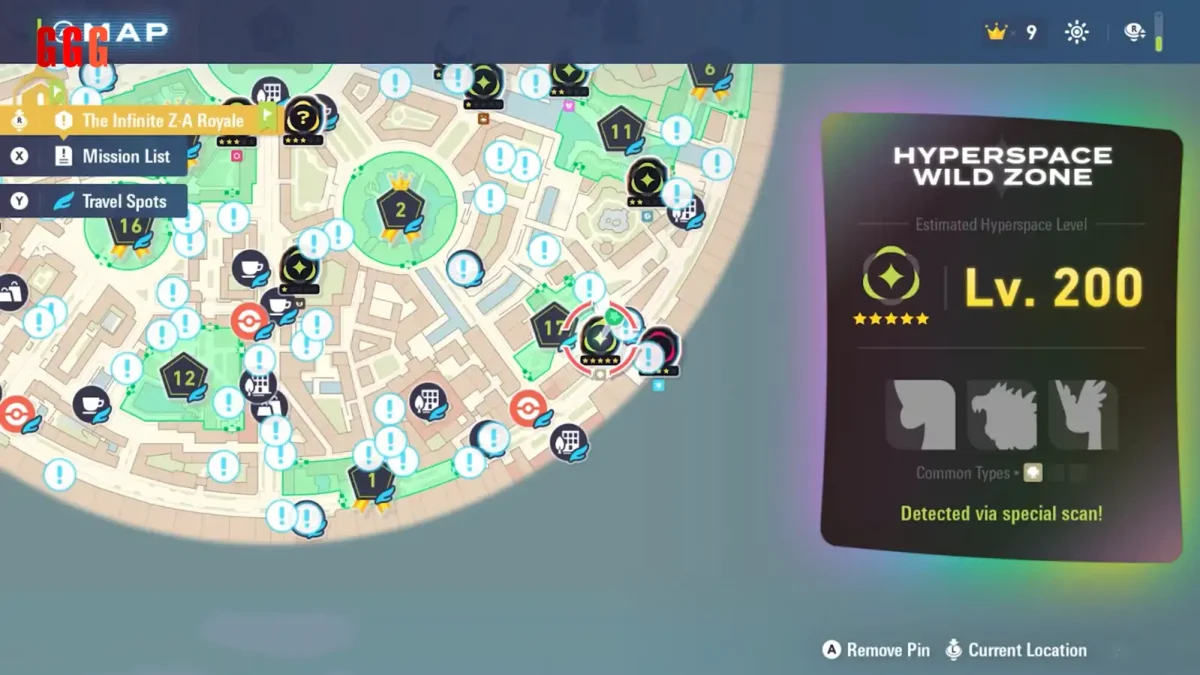This screenshot has height=675, width=1200.
Task: Open the Mission List
Action: pos(113,156)
